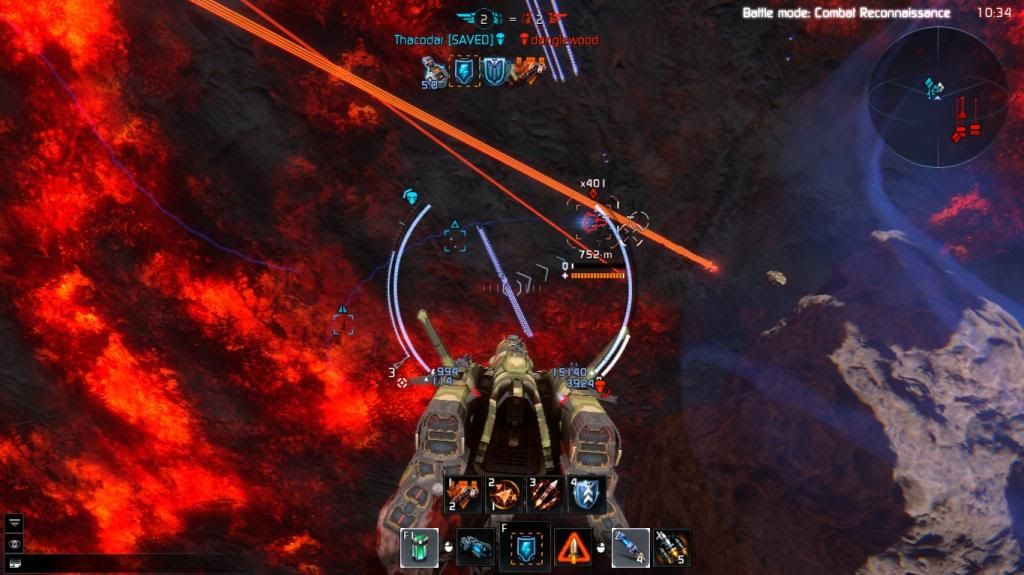Image resolution: width=1024 pixels, height=575 pixels.
Task: Click the orange missile warning triangle icon
Action: point(574,548)
